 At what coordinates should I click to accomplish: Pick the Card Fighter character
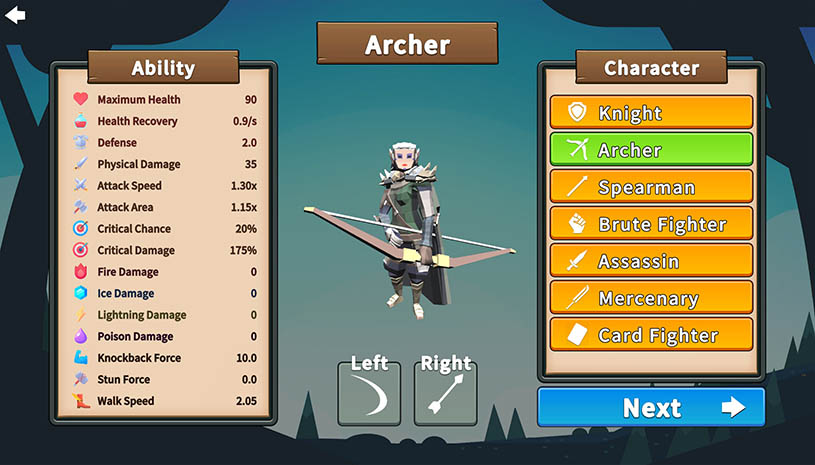point(651,334)
